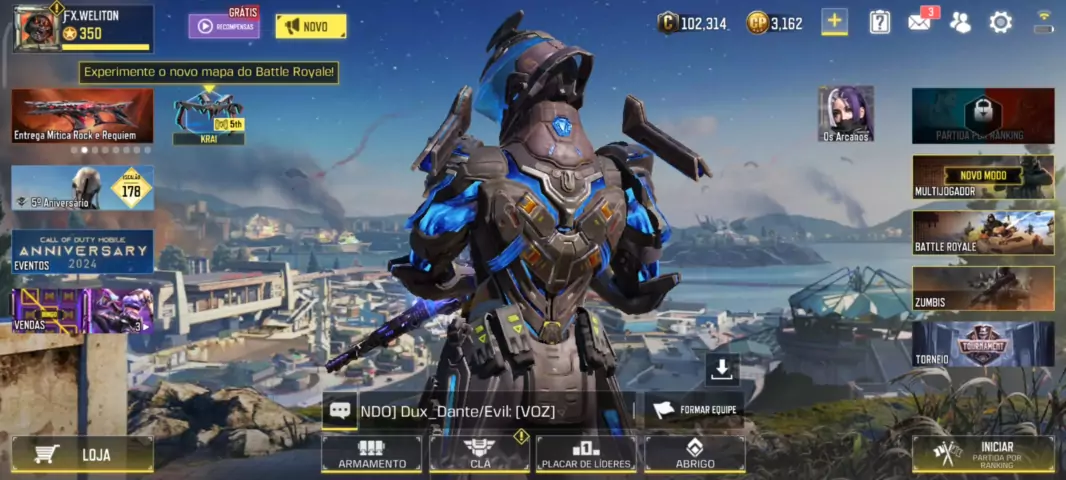The width and height of the screenshot is (1066, 480).
Task: Open the Torneio tournament mode
Action: coord(983,344)
